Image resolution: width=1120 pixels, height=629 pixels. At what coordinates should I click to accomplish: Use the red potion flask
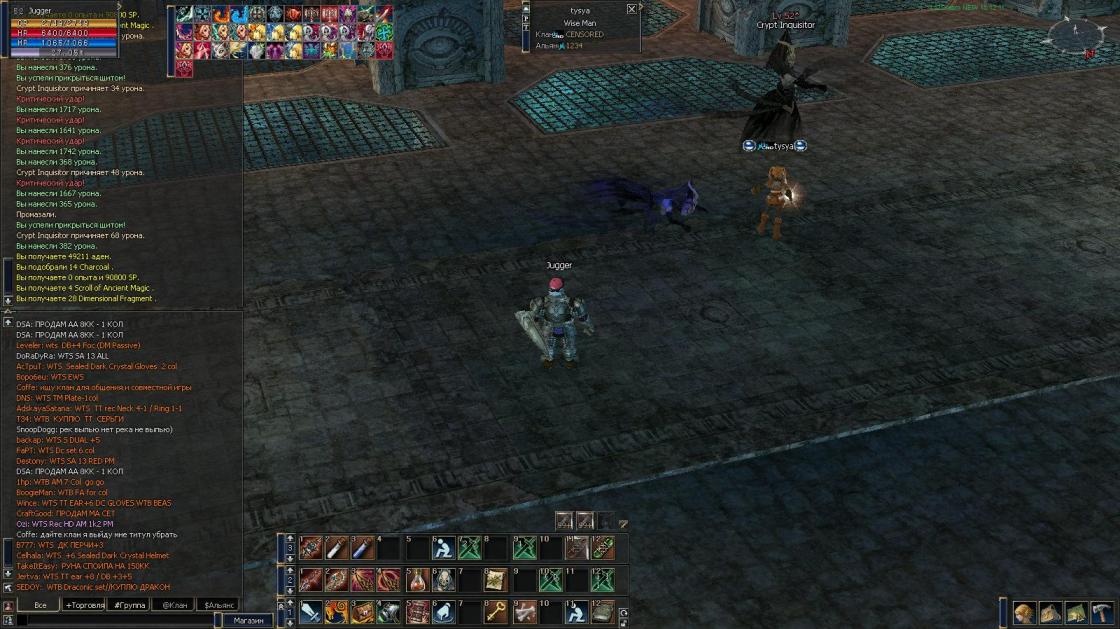[x=417, y=580]
